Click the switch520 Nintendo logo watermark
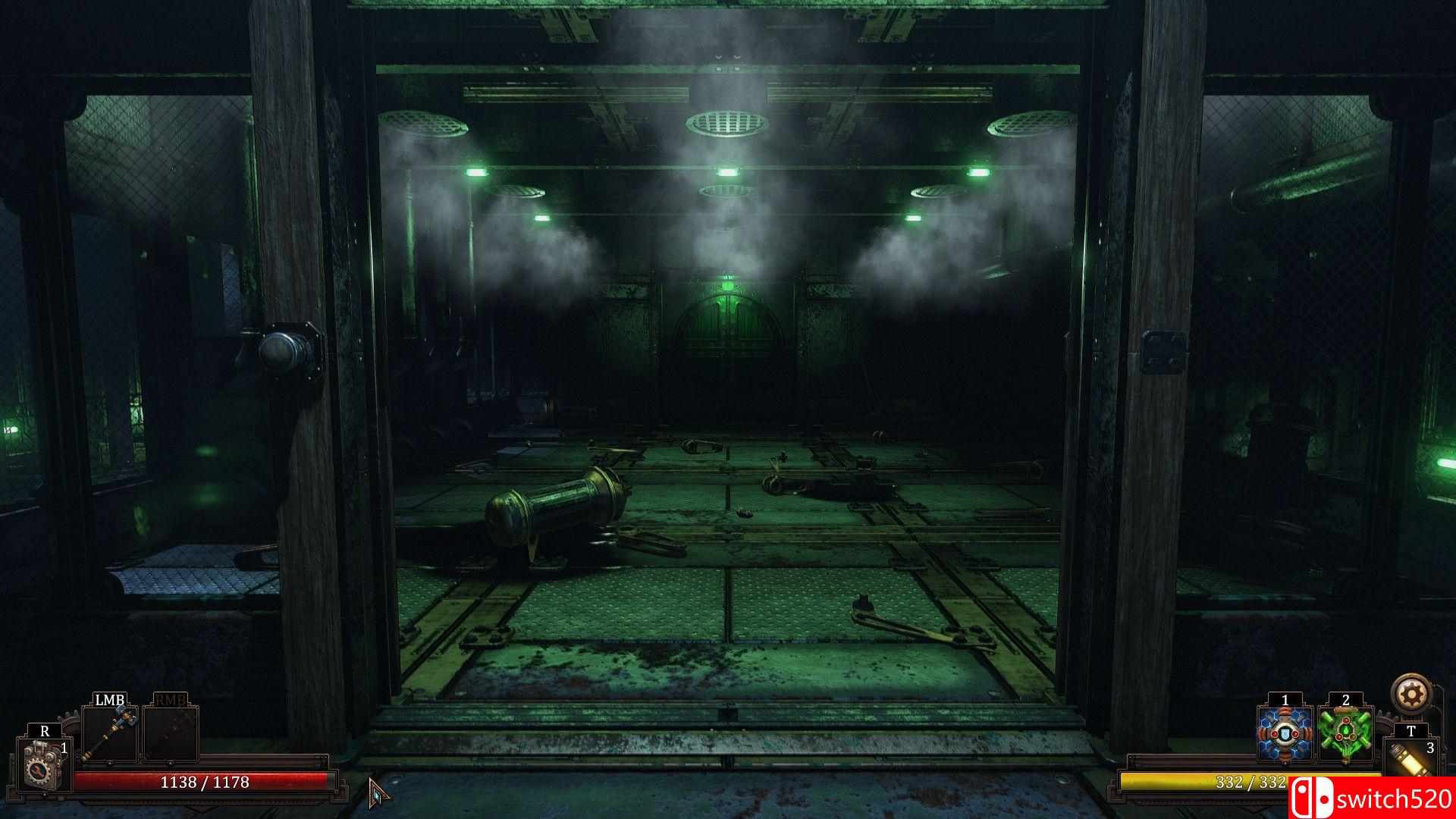This screenshot has width=1456, height=819. click(1311, 797)
